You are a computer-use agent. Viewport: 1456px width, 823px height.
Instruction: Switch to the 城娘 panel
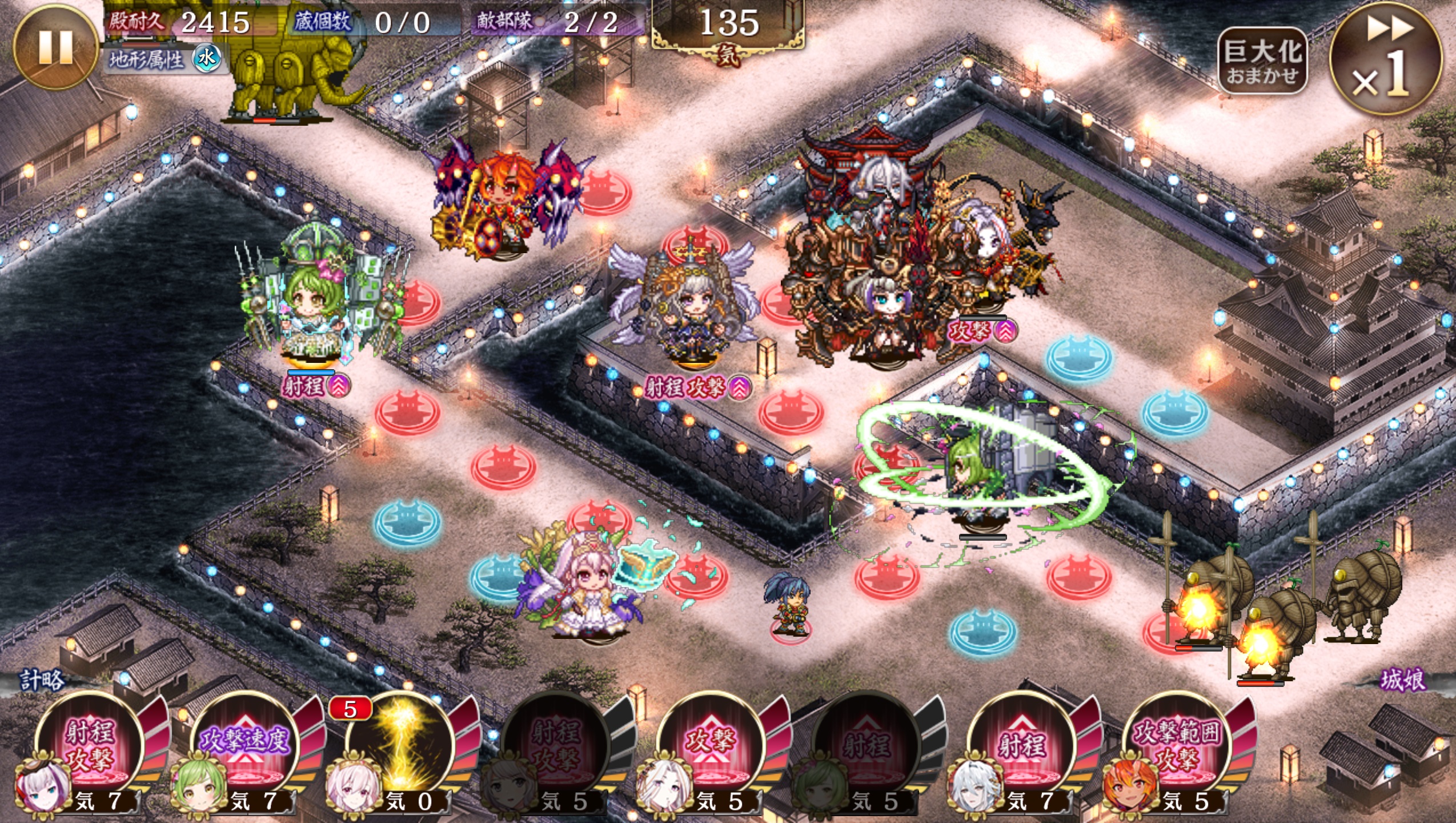(1402, 680)
